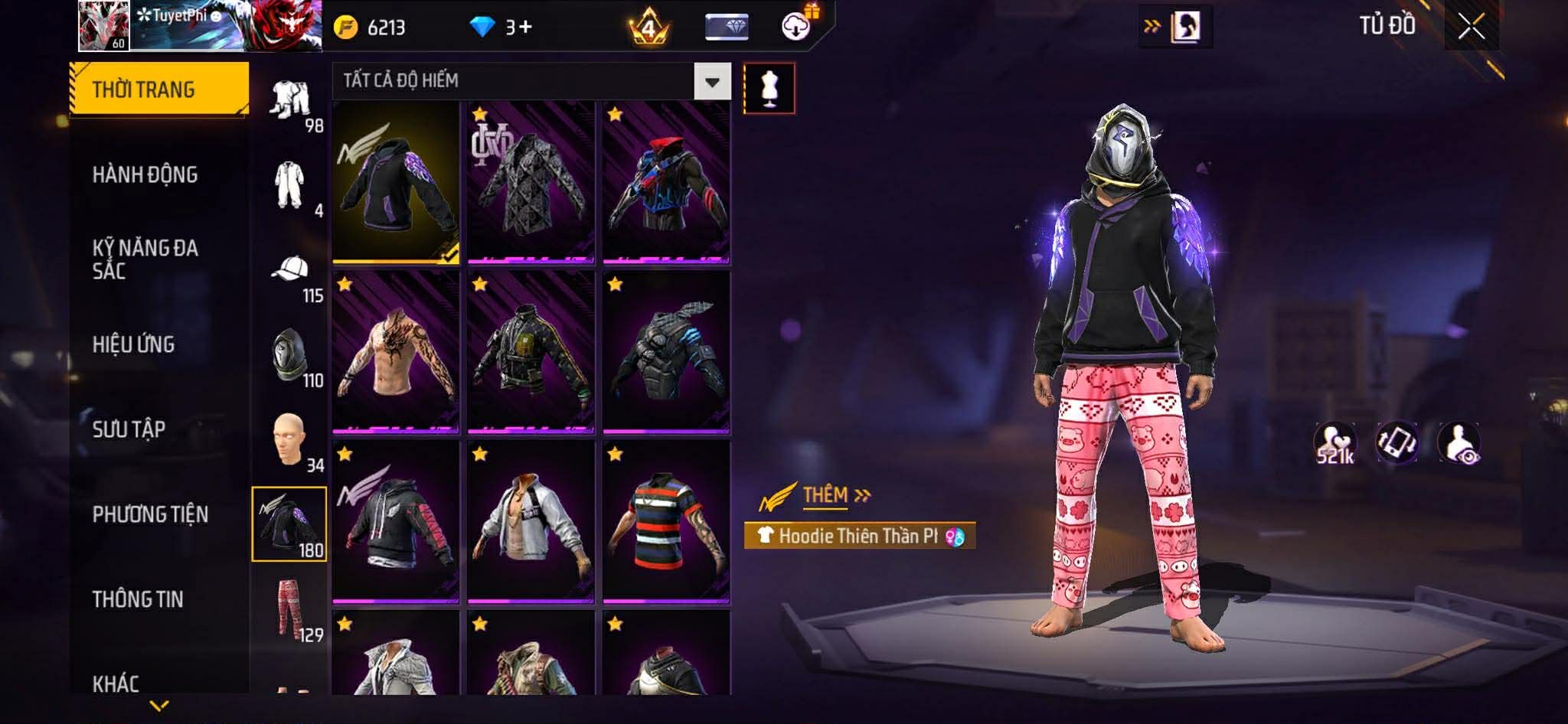The width and height of the screenshot is (1568, 724).
Task: Add diamonds with the plus button
Action: click(524, 28)
